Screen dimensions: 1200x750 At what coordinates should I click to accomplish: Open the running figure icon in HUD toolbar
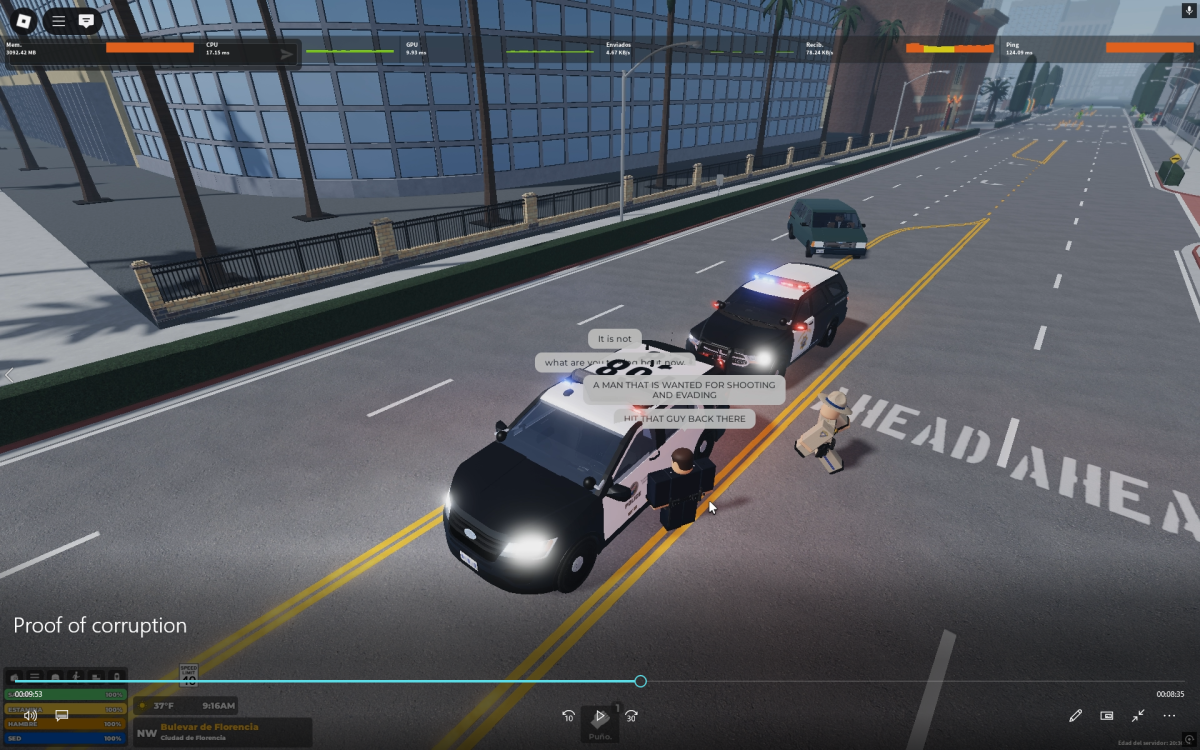[76, 677]
